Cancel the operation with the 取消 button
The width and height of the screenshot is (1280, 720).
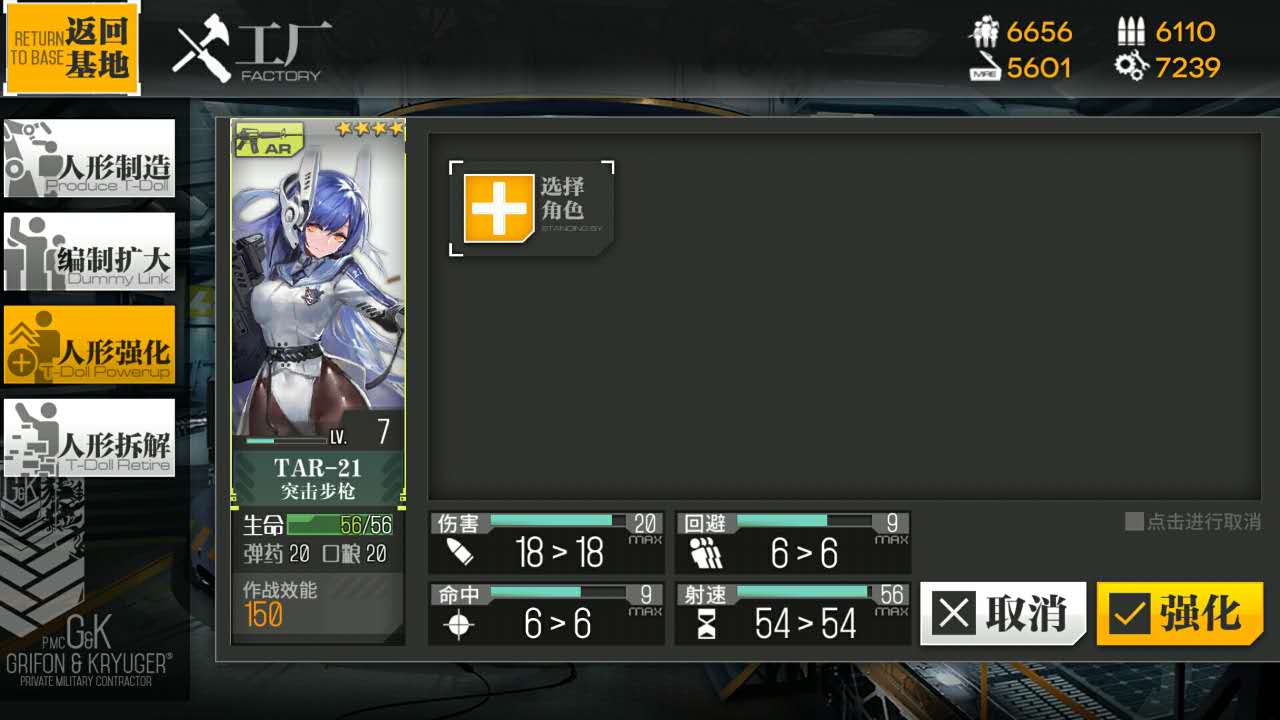point(1003,615)
